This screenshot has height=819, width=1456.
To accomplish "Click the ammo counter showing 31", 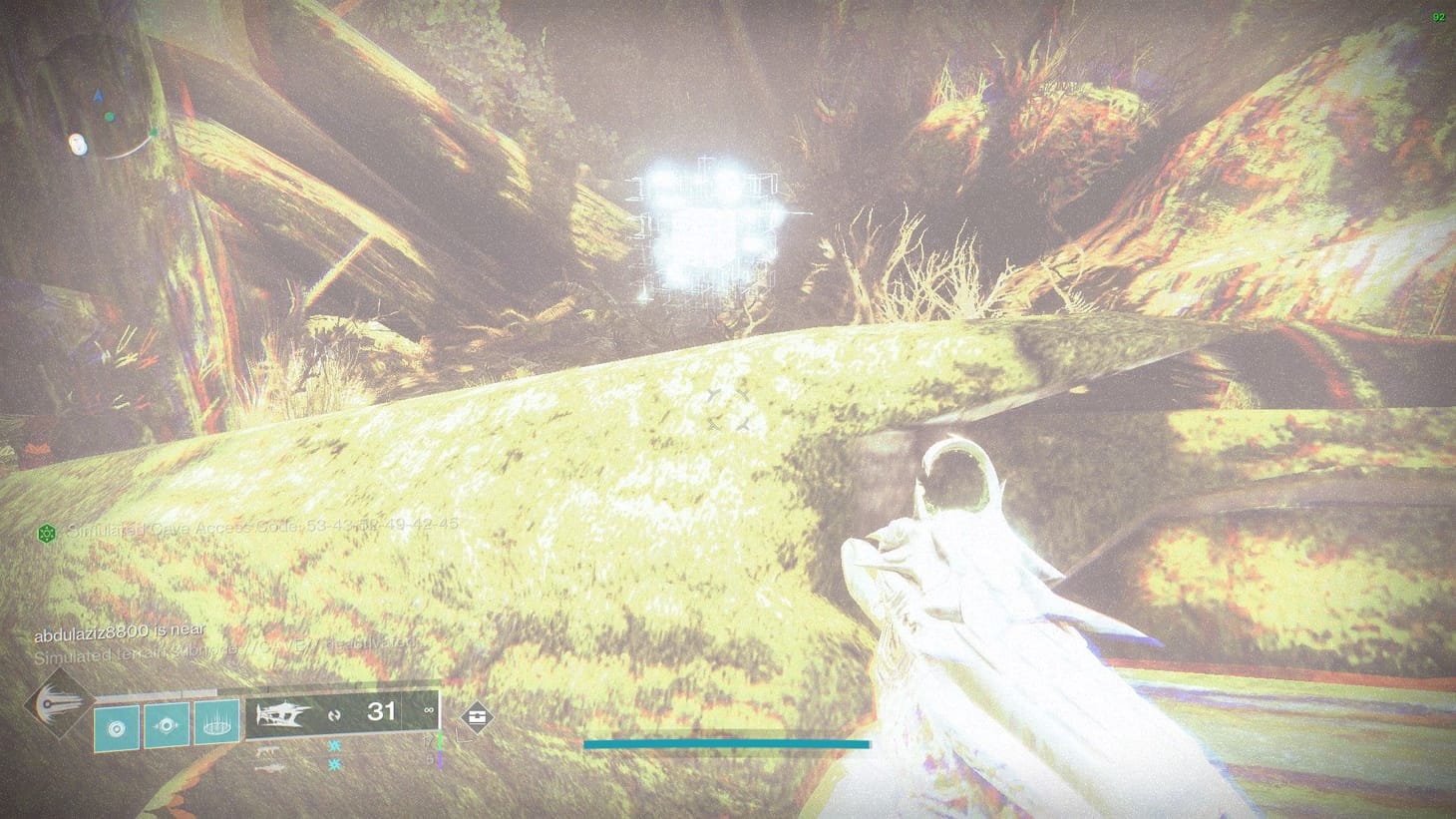I will point(380,710).
